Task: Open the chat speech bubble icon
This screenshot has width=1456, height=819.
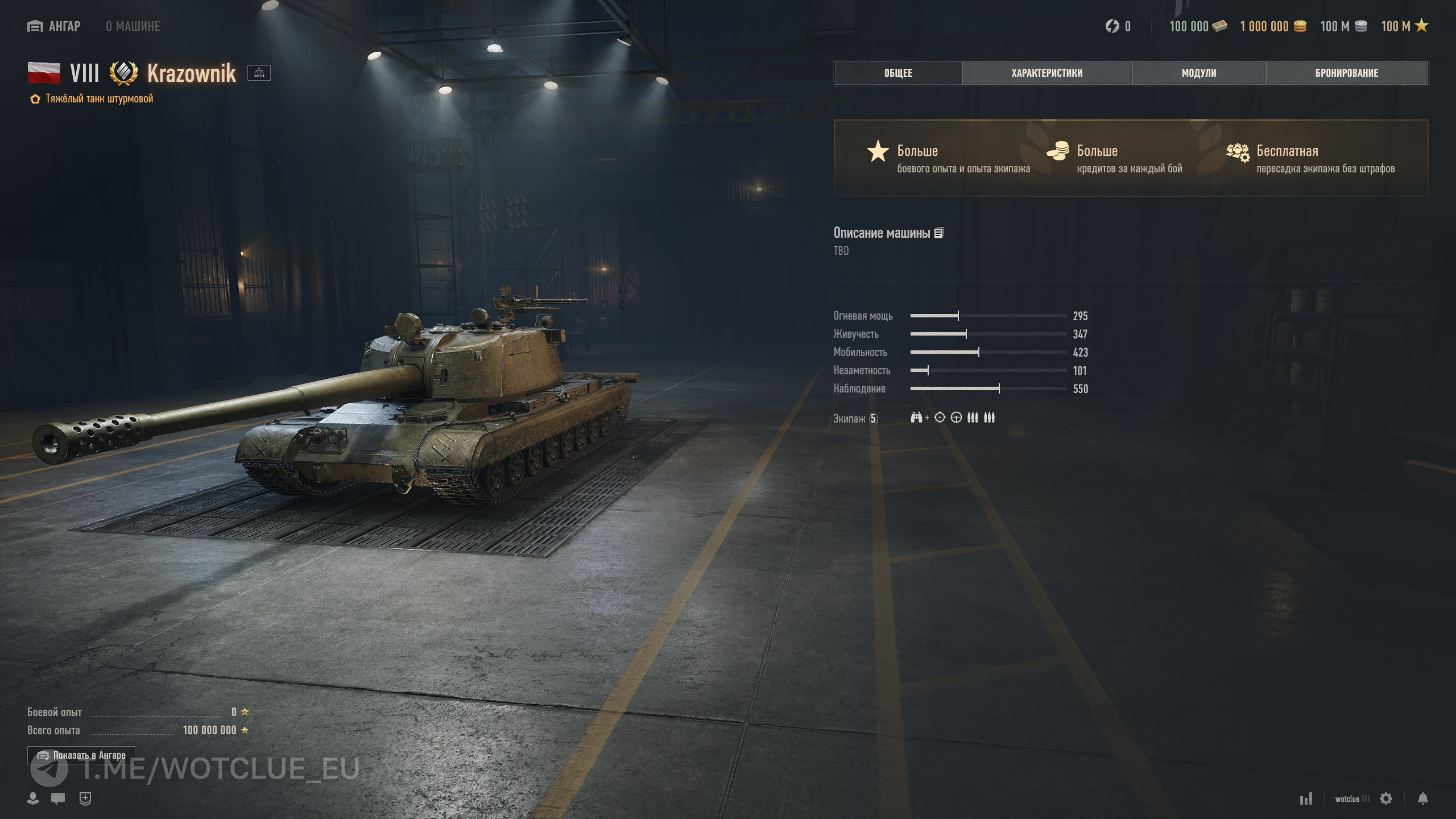Action: click(58, 799)
